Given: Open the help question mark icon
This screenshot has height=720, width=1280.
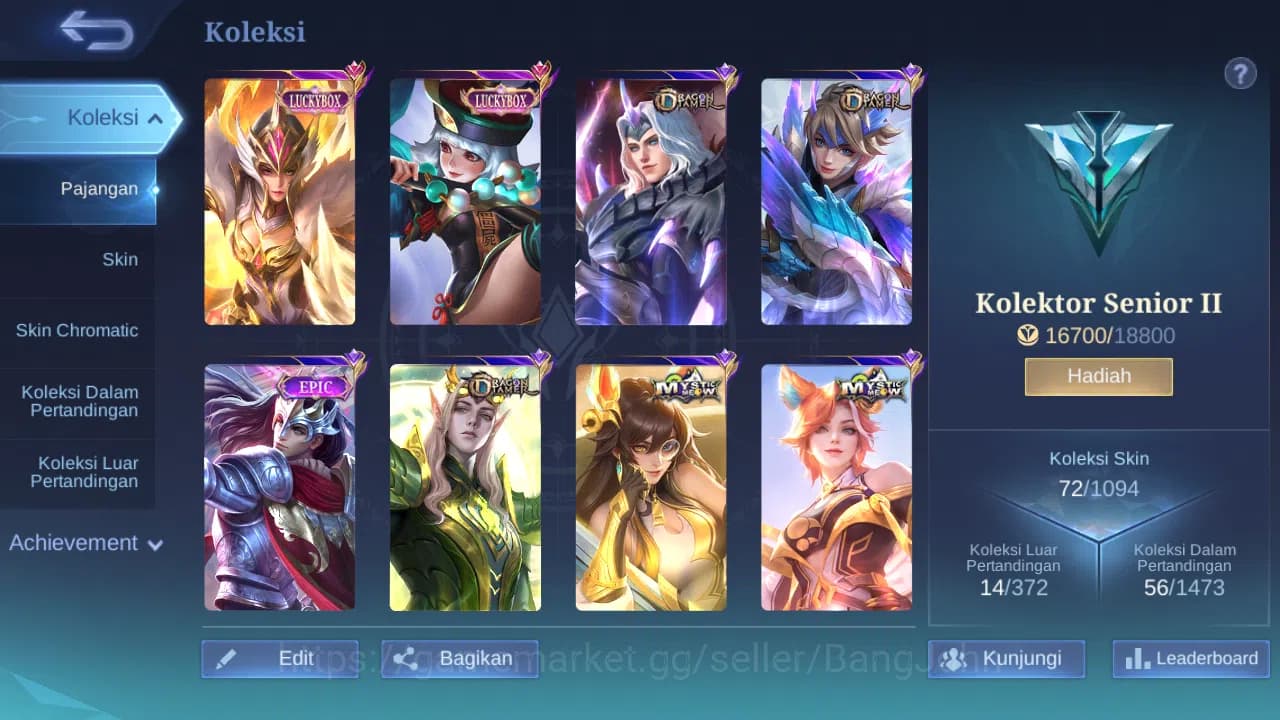Looking at the screenshot, I should click(1240, 73).
